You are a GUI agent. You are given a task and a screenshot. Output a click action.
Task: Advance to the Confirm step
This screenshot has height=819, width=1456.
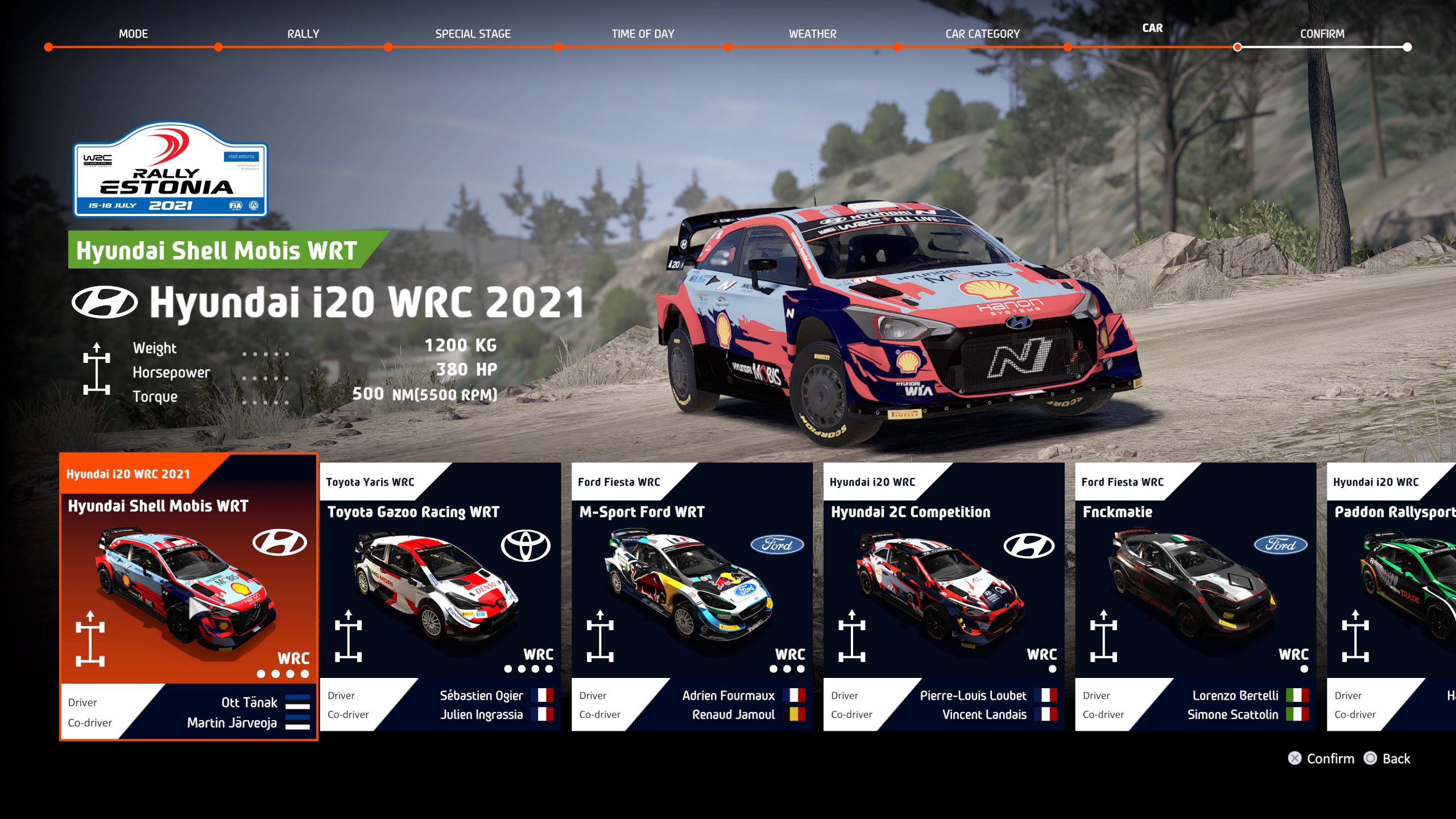[x=1322, y=34]
